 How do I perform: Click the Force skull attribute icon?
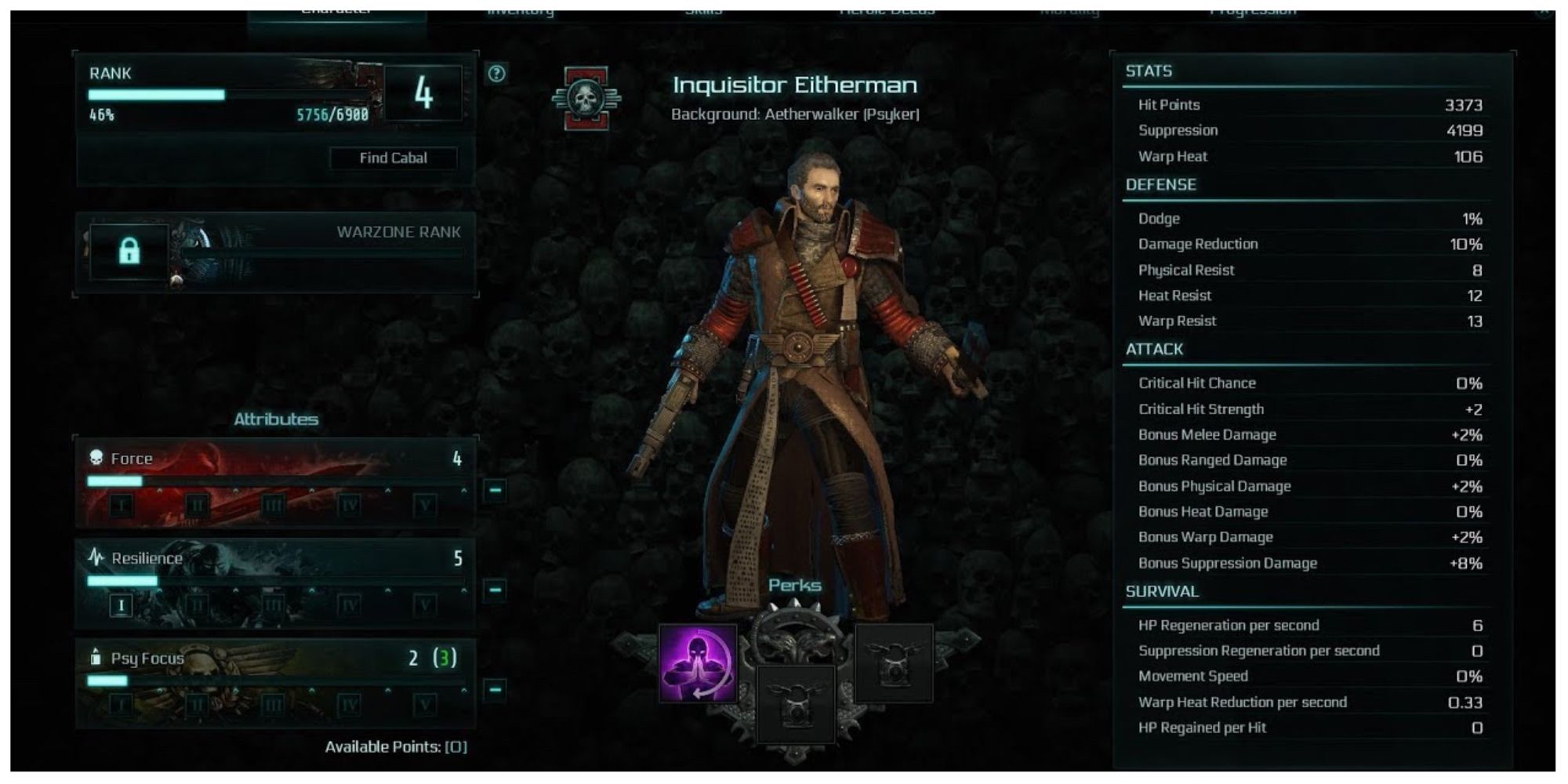click(x=96, y=458)
